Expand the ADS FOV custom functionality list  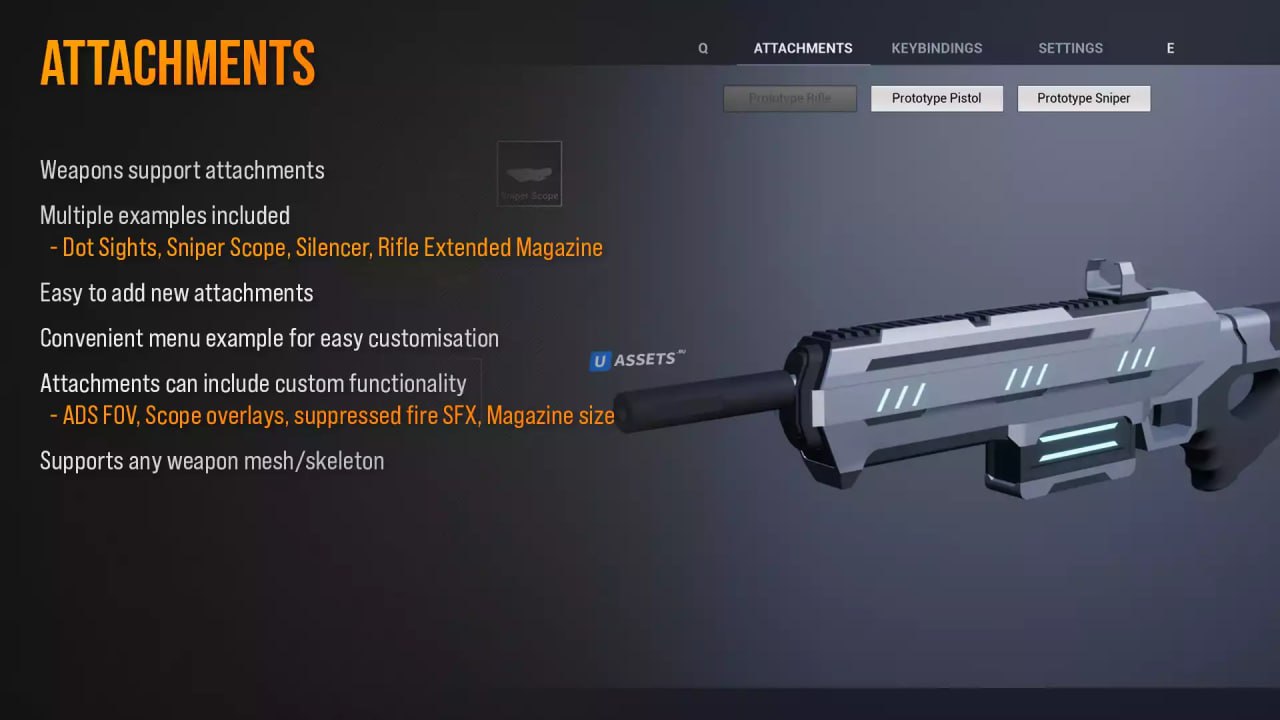click(333, 415)
